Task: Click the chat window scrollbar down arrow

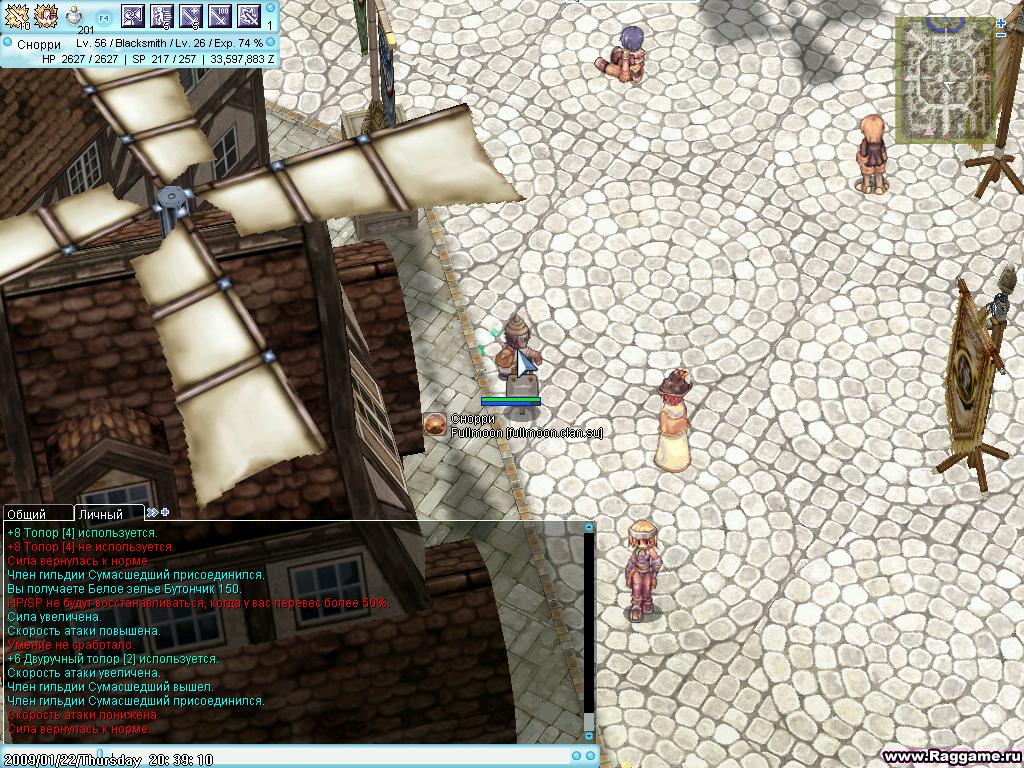Action: (589, 736)
